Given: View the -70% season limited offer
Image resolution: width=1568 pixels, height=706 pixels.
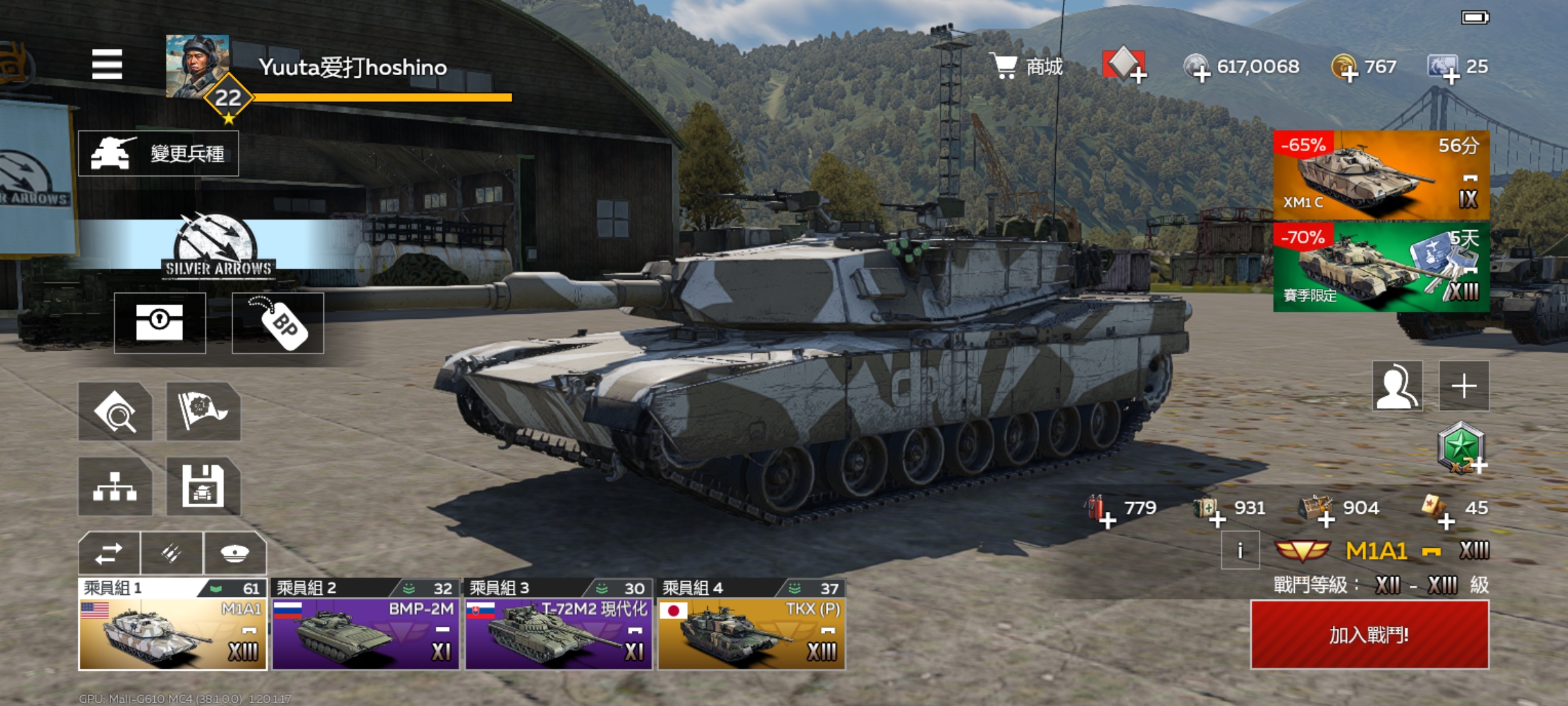Looking at the screenshot, I should [x=1381, y=267].
